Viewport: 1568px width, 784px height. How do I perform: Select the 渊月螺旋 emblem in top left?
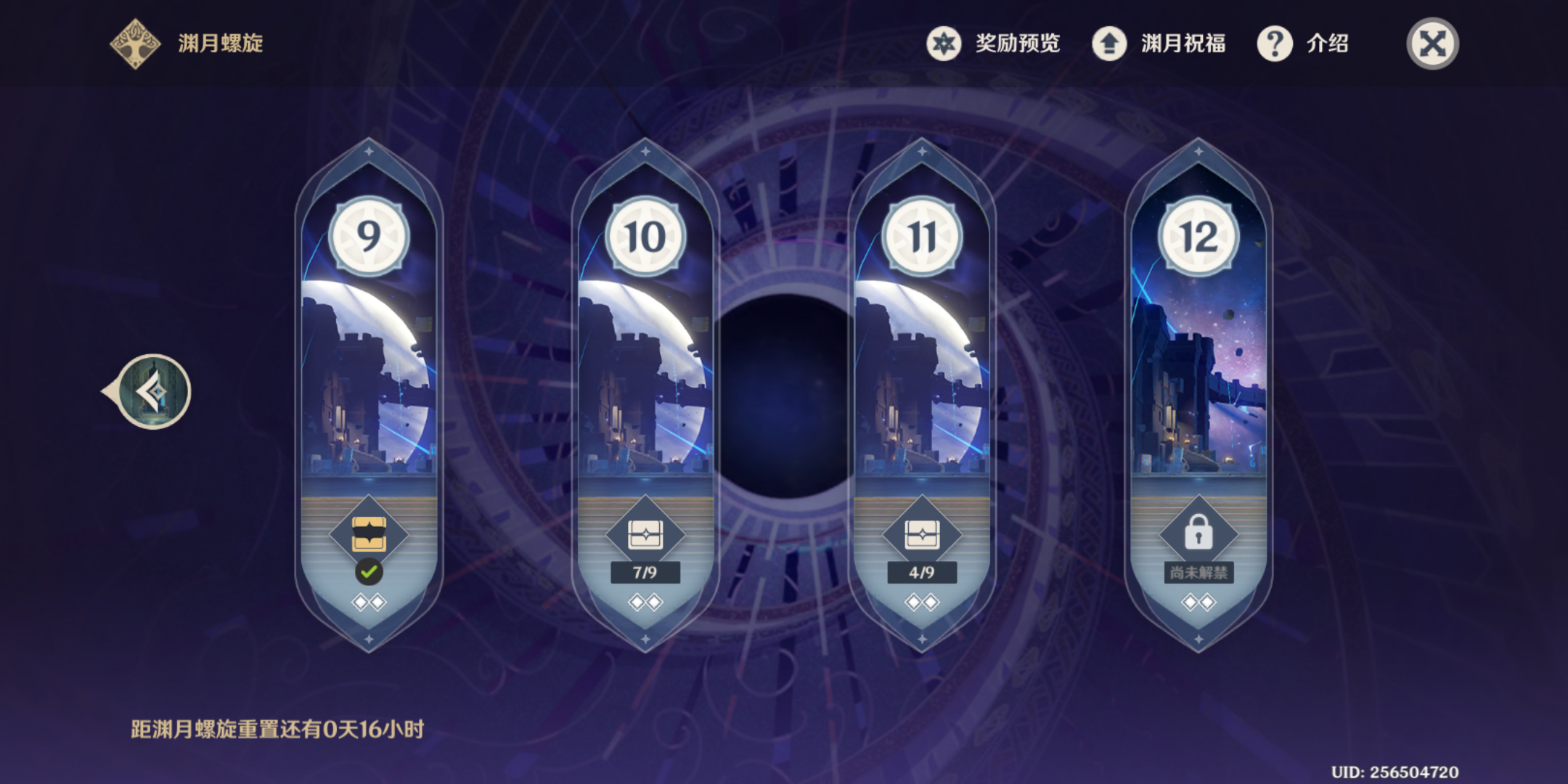(x=134, y=44)
